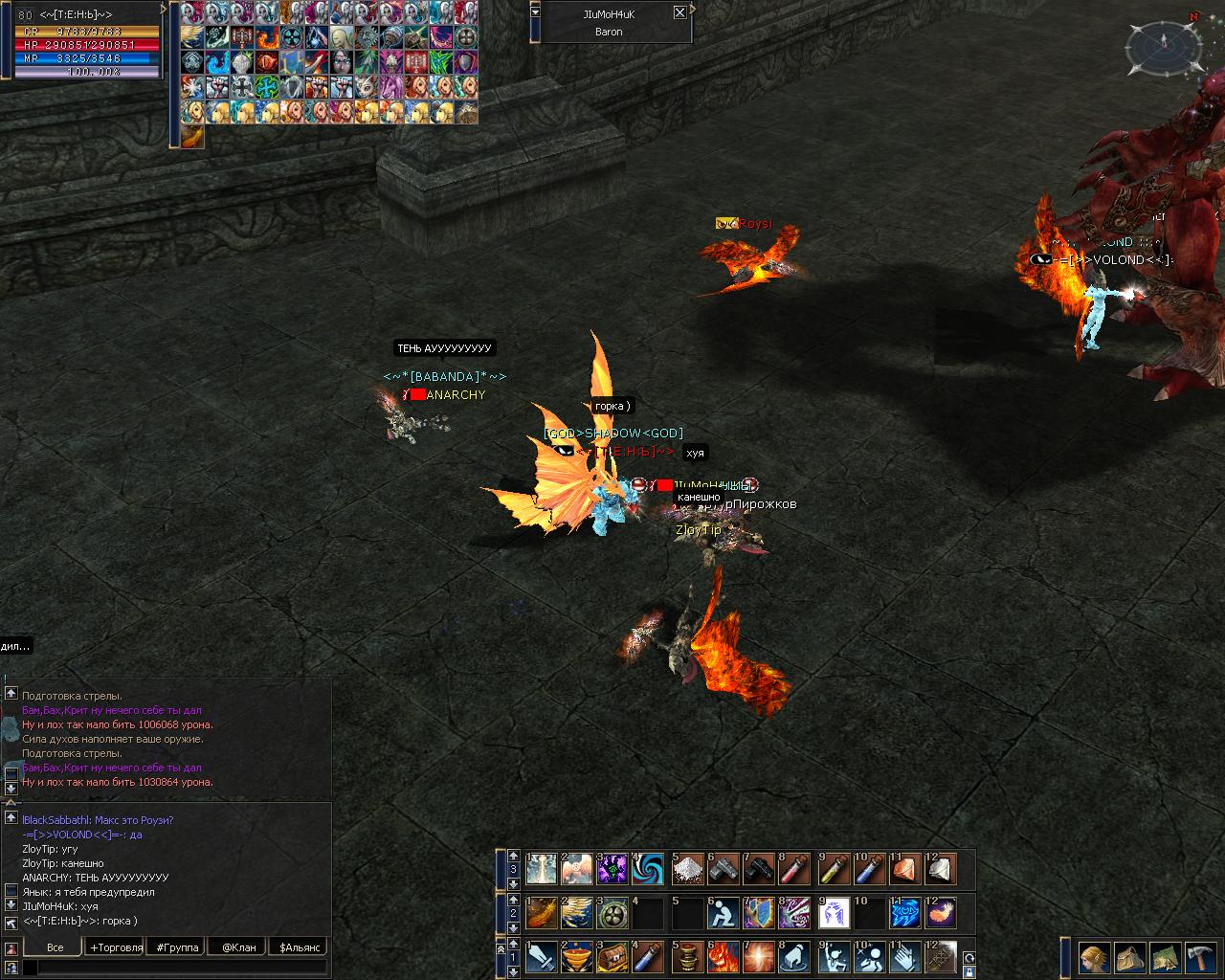Open the Группа chat tab
The image size is (1225, 980).
[x=177, y=947]
